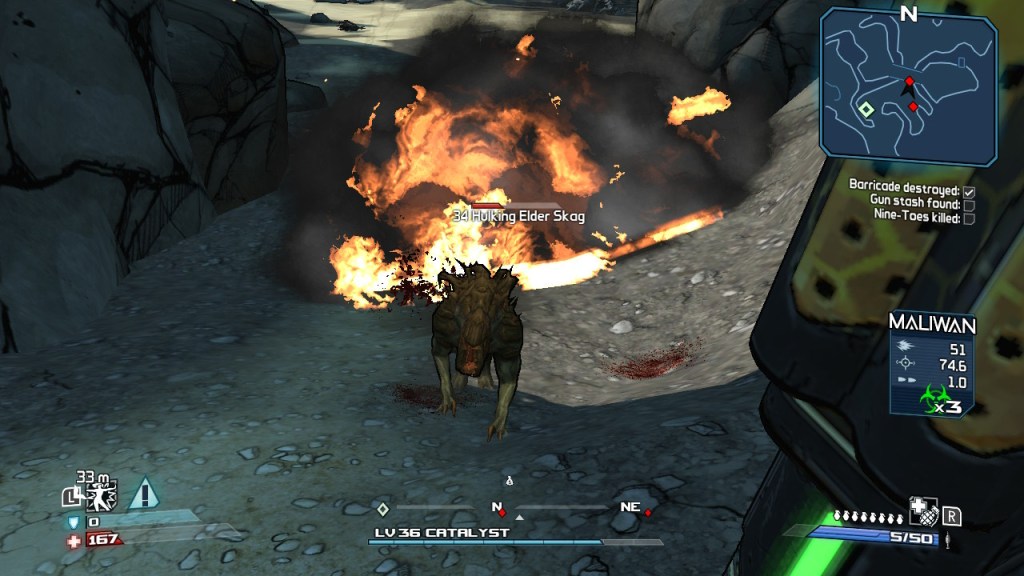The height and width of the screenshot is (576, 1024).
Task: Toggle the Barricade destroyed objective checkbox
Action: tap(969, 188)
